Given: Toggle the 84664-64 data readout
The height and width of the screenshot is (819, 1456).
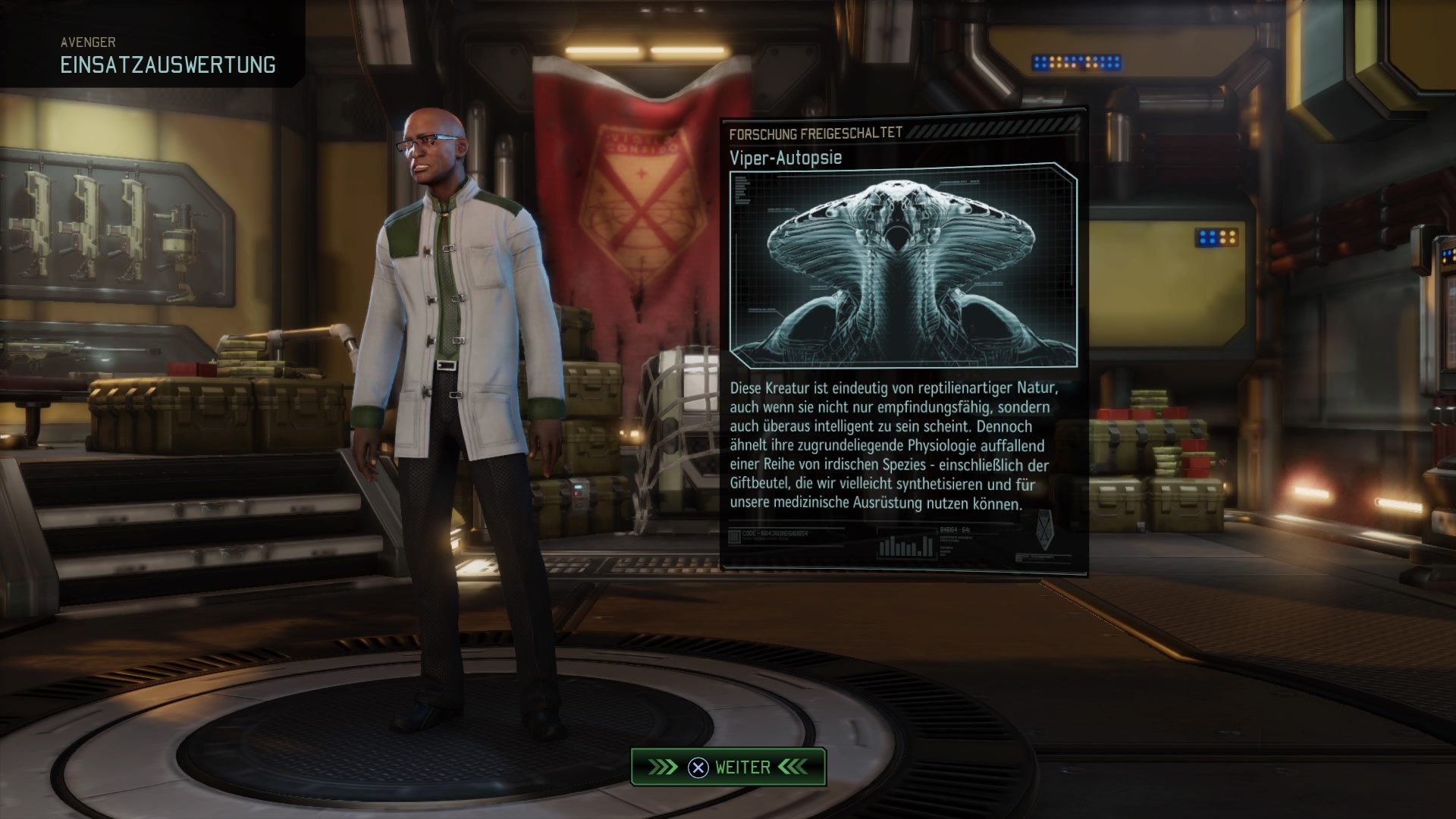Looking at the screenshot, I should [x=954, y=530].
